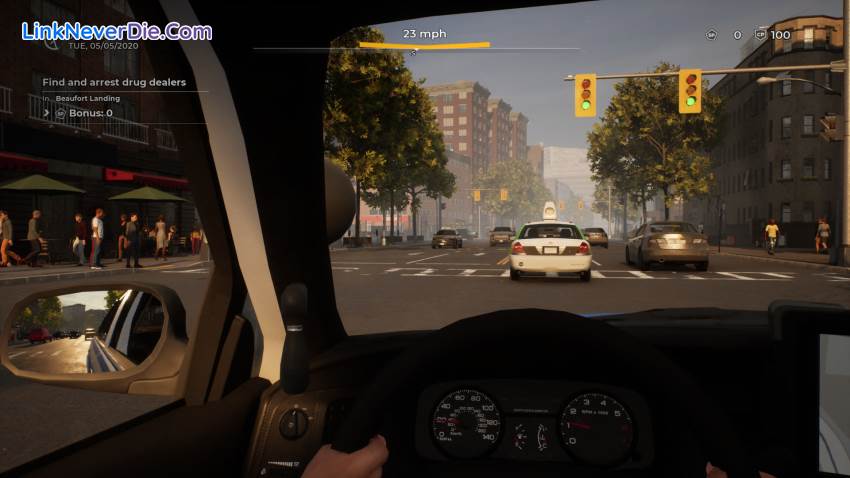
Task: Open the LinkNeverDie.Com watermark link
Action: point(117,31)
